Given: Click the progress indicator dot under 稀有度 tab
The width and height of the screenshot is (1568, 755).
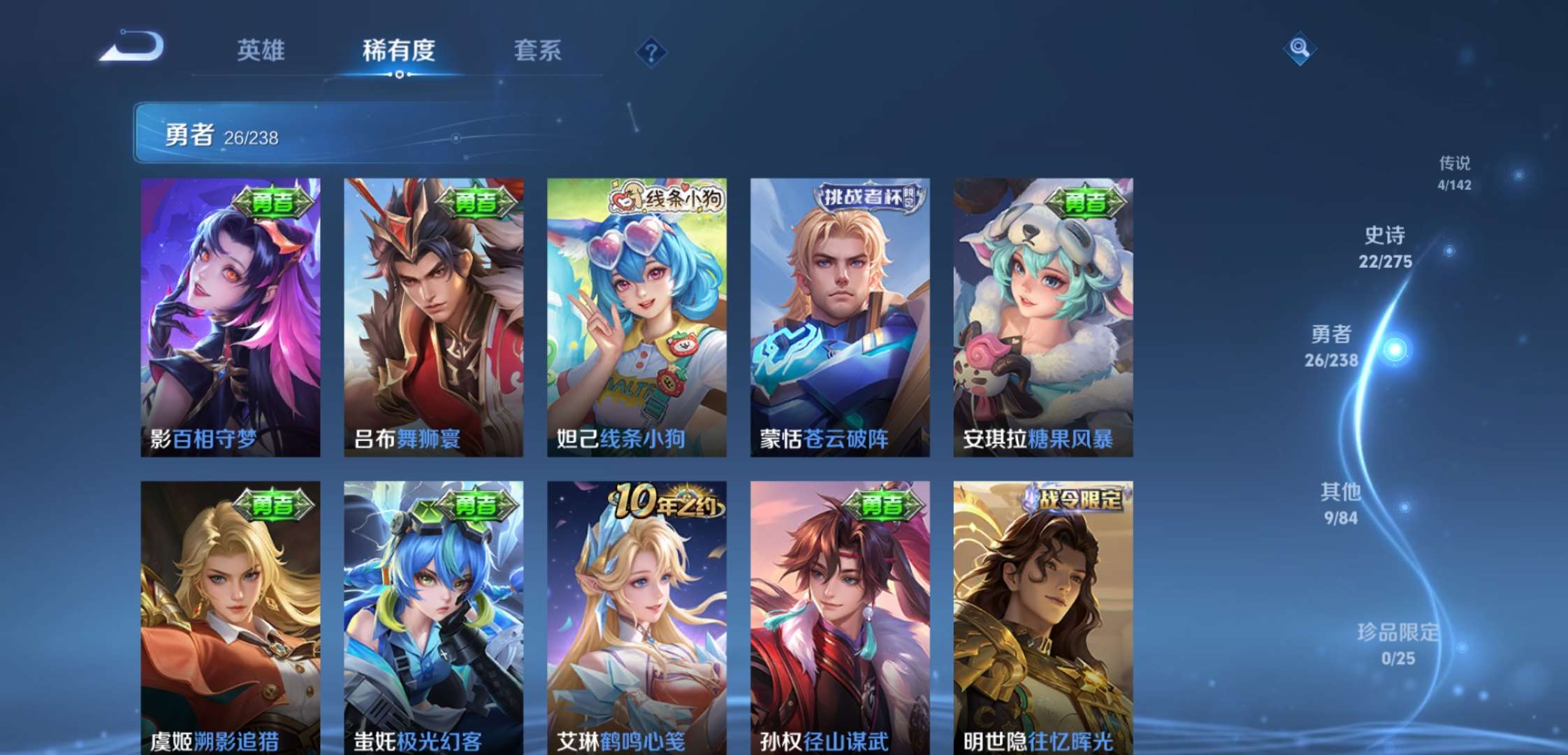Looking at the screenshot, I should 400,75.
